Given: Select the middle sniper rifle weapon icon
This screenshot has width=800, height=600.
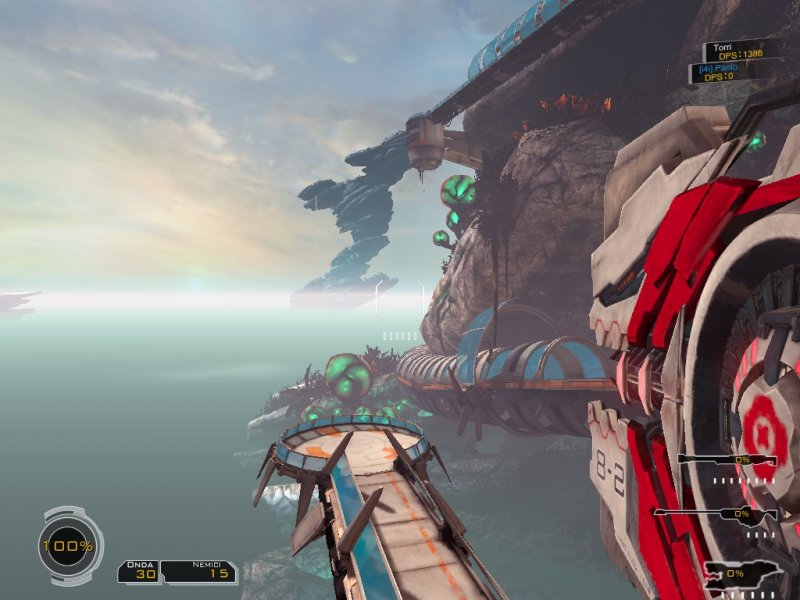Looking at the screenshot, I should coord(715,514).
